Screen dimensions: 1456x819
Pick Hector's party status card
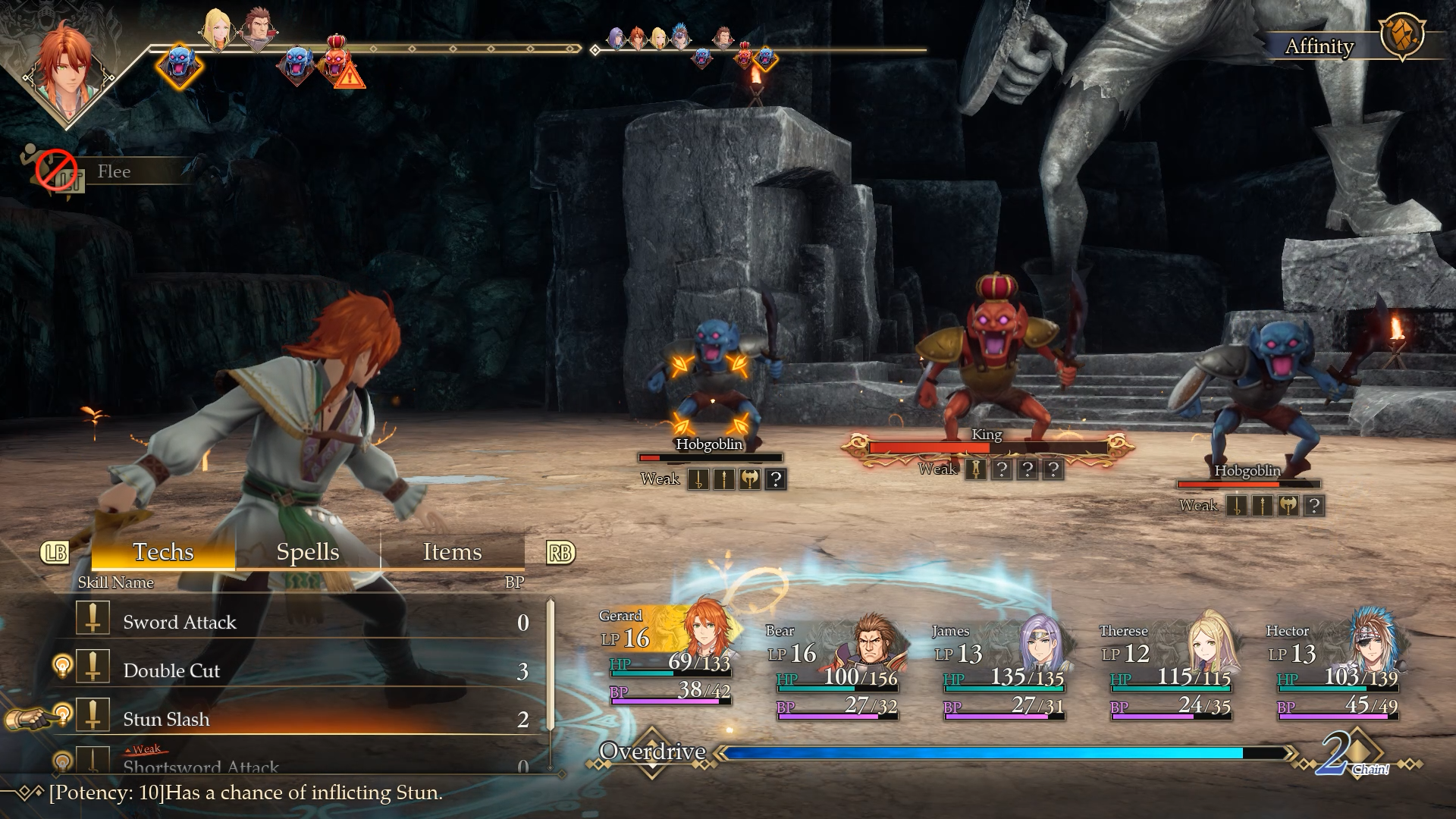[1336, 667]
